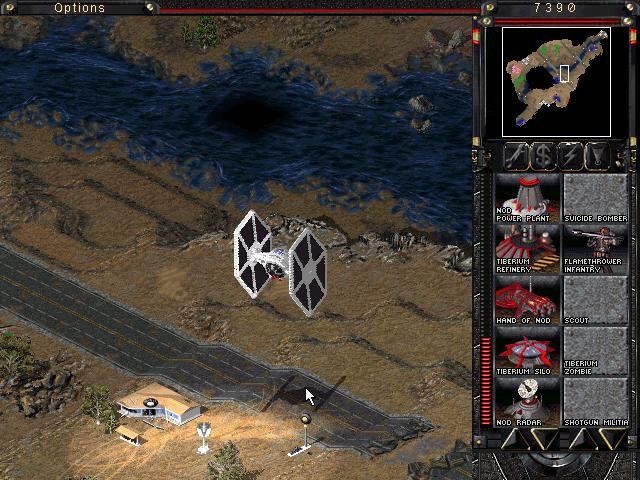Activate the wrench repair button

coord(516,156)
